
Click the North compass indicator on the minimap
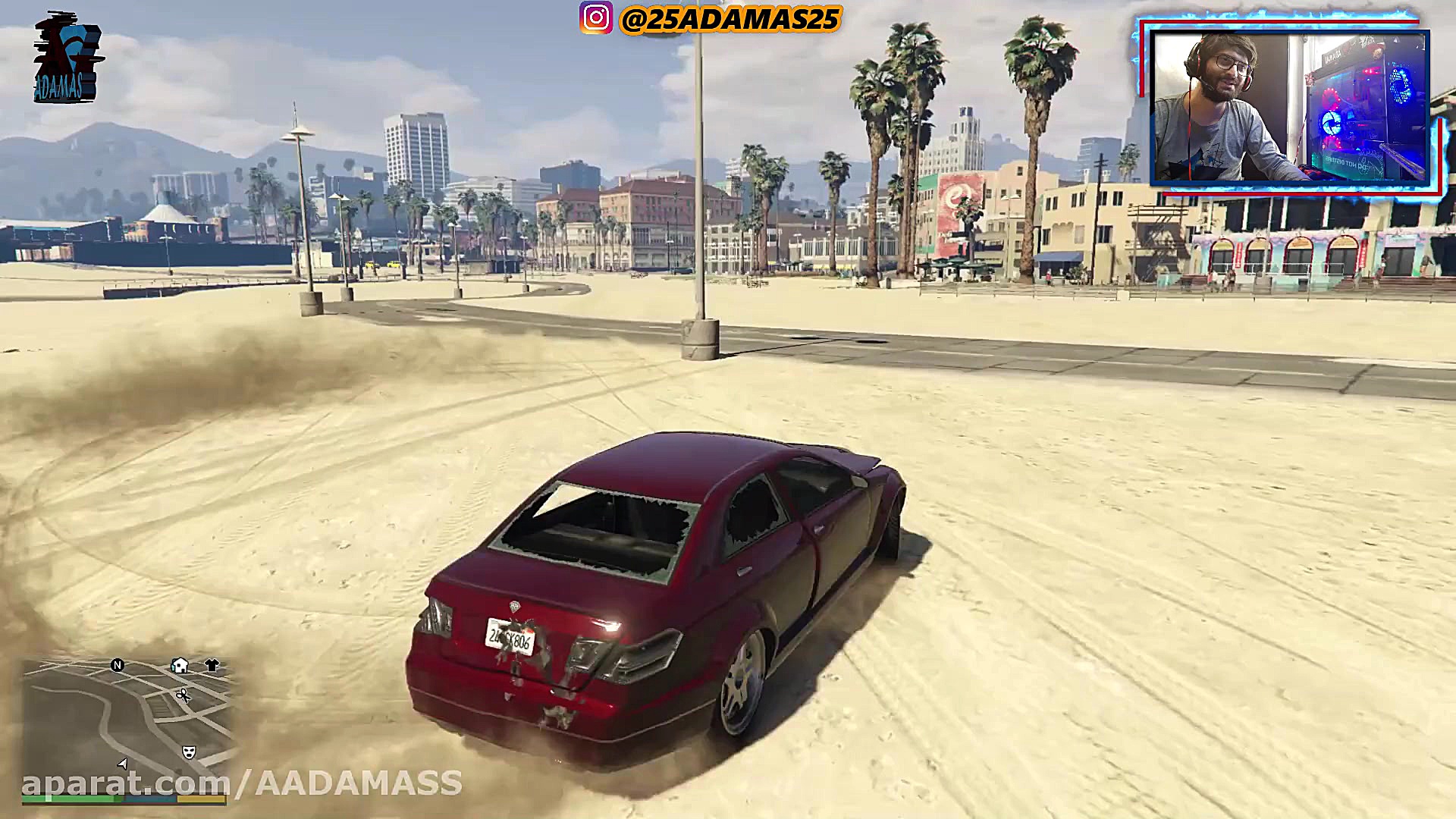(118, 665)
